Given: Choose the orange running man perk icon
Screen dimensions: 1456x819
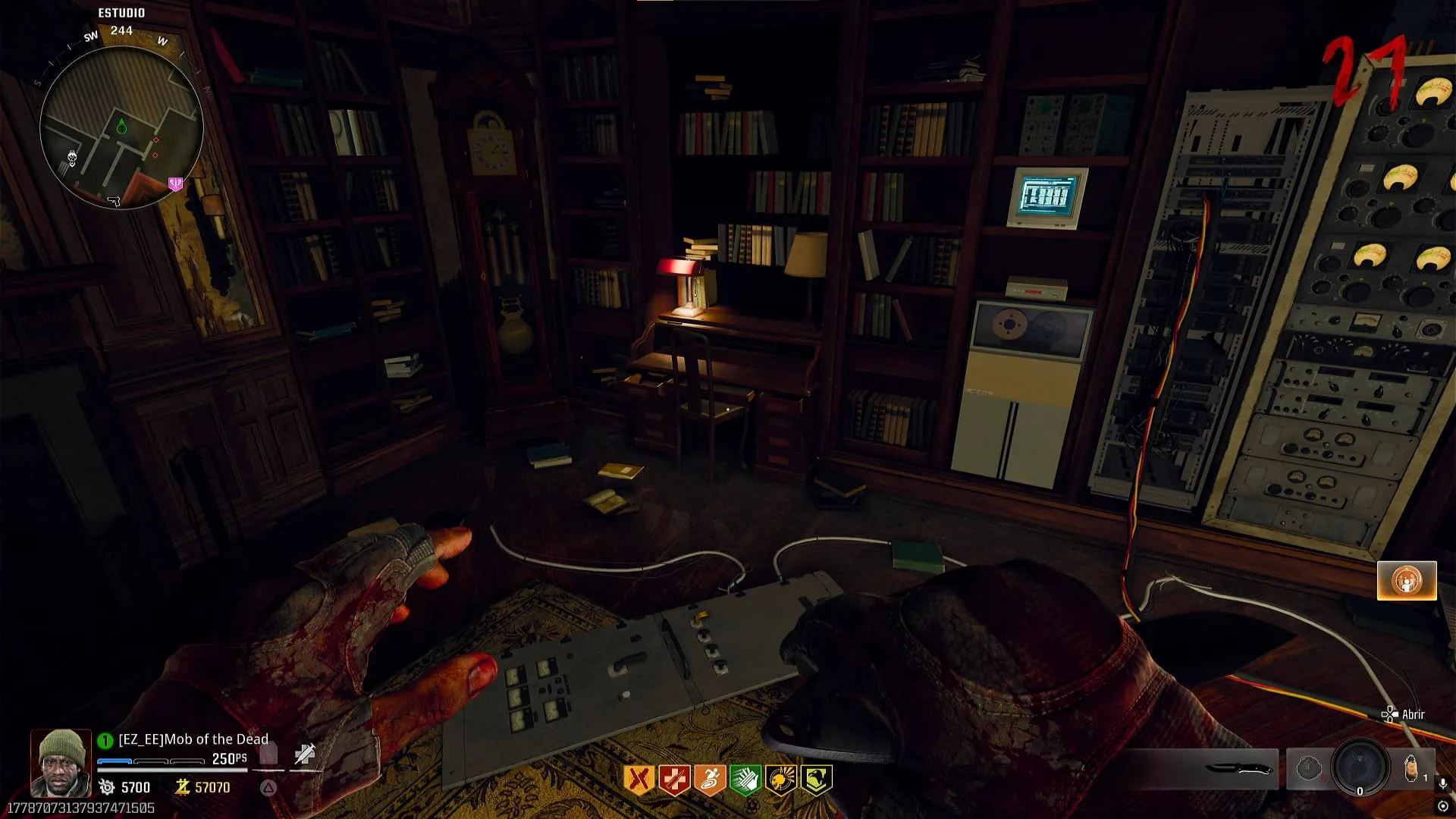Looking at the screenshot, I should (710, 780).
